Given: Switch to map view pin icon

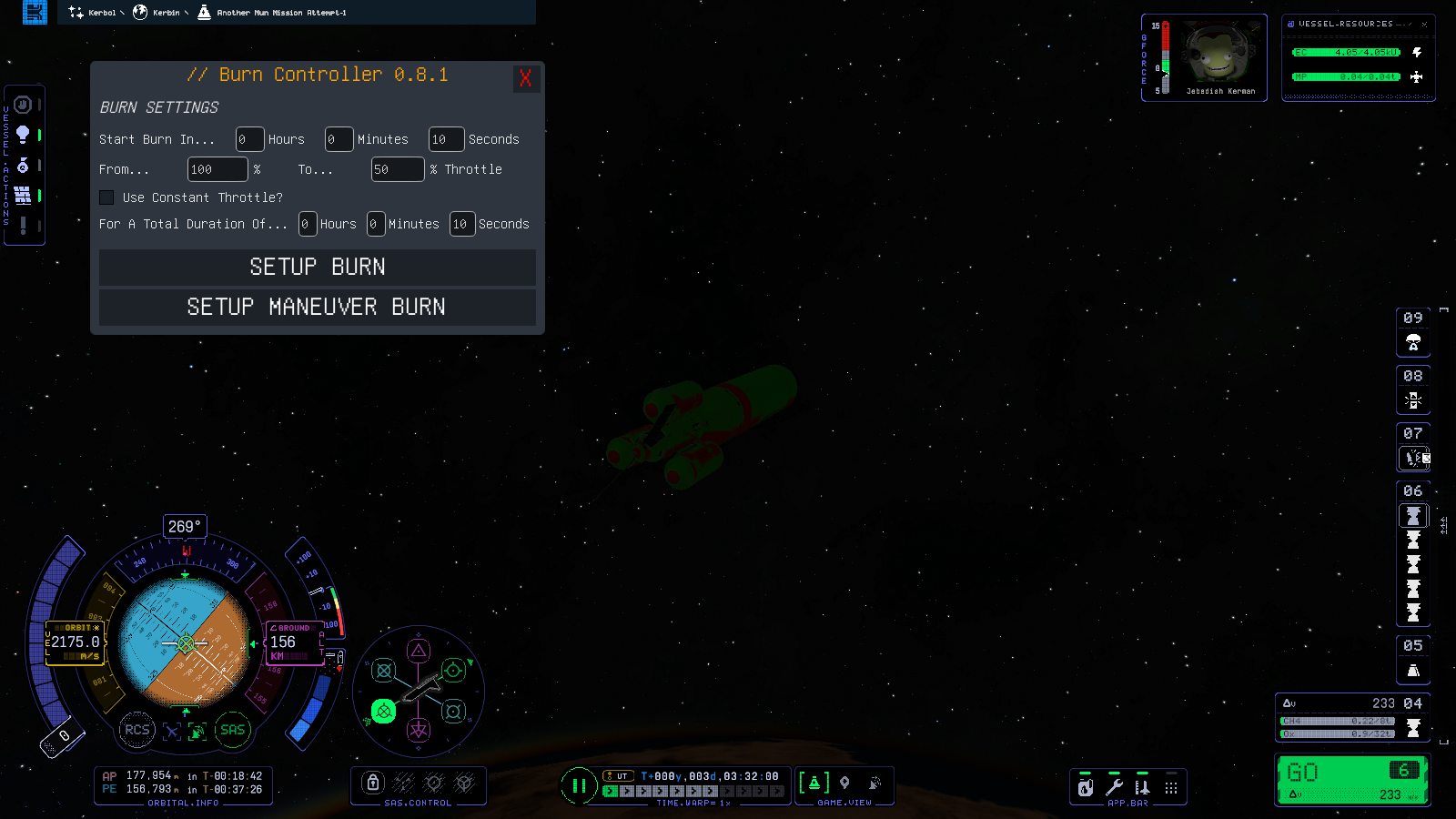Looking at the screenshot, I should pyautogui.click(x=844, y=783).
